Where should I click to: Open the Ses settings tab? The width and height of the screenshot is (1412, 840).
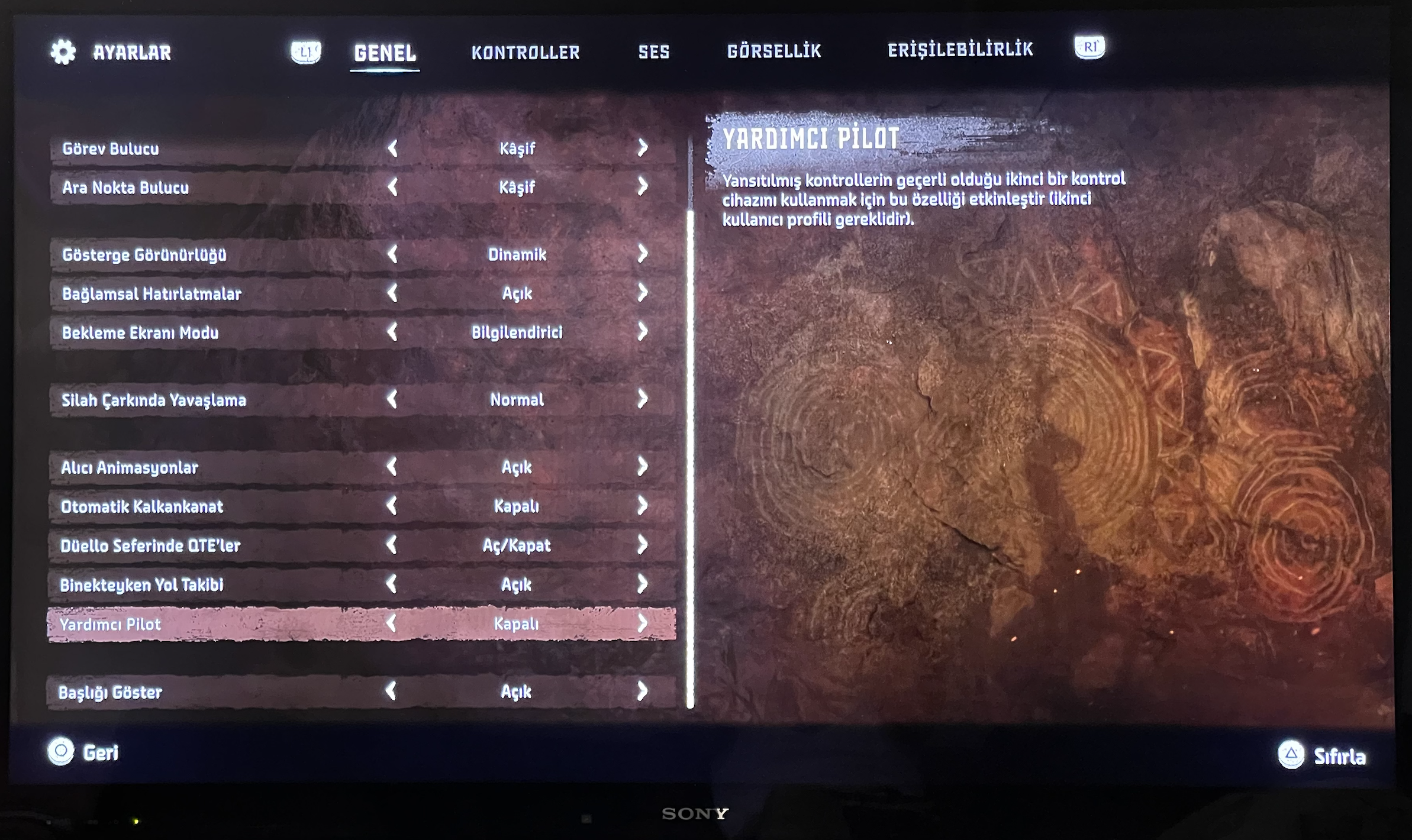tap(654, 52)
